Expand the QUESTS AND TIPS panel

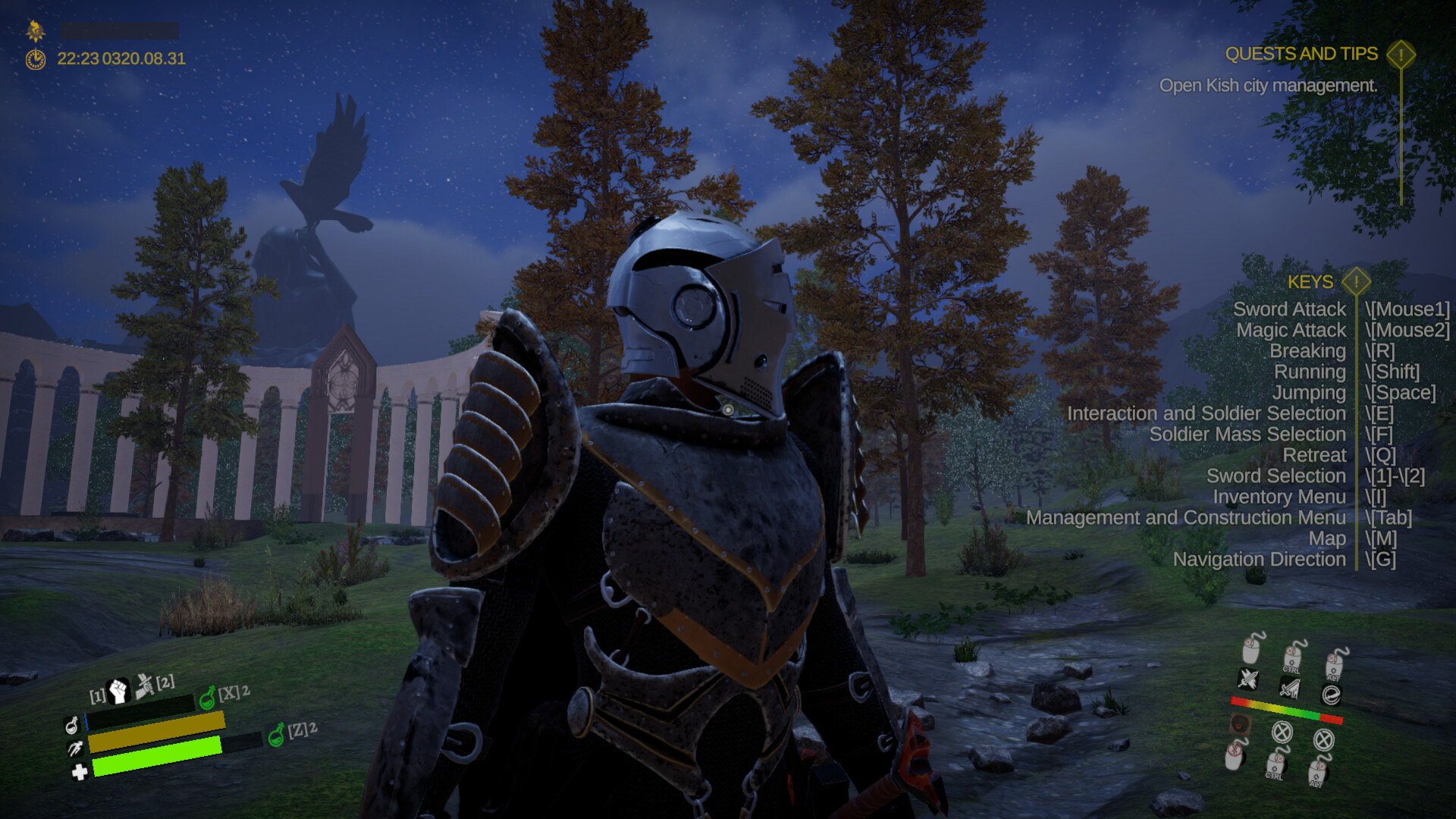click(1400, 55)
